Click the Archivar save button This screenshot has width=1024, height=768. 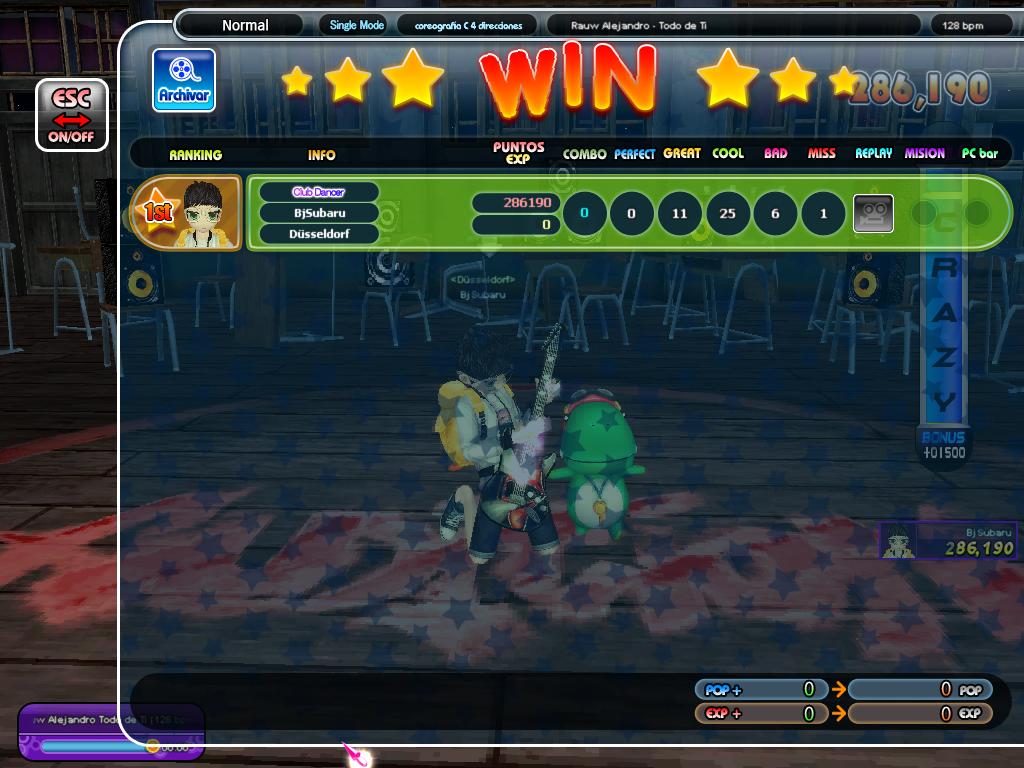coord(183,80)
